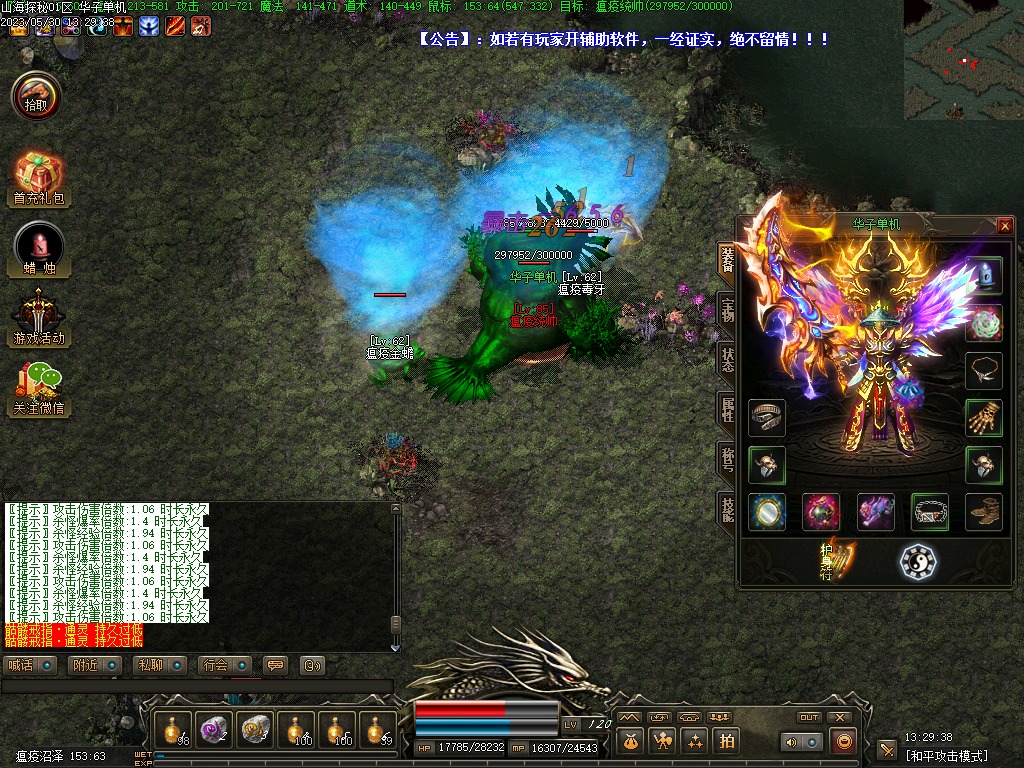
Task: Open the 状态 tab
Action: click(727, 357)
